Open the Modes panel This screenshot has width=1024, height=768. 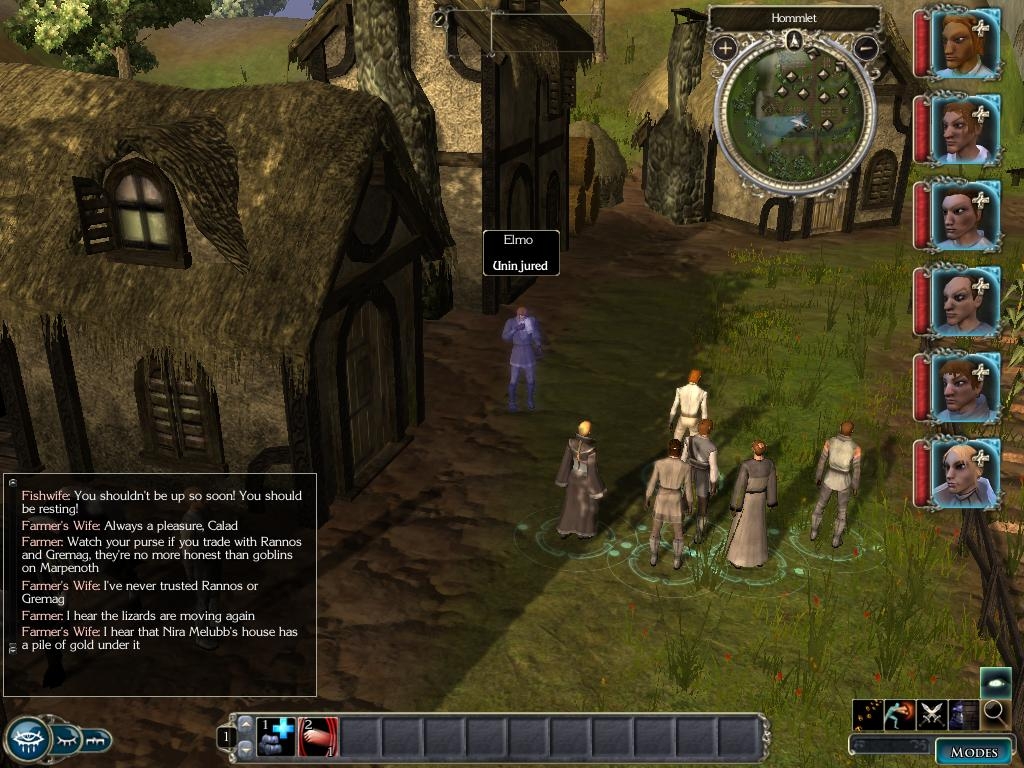click(x=973, y=752)
